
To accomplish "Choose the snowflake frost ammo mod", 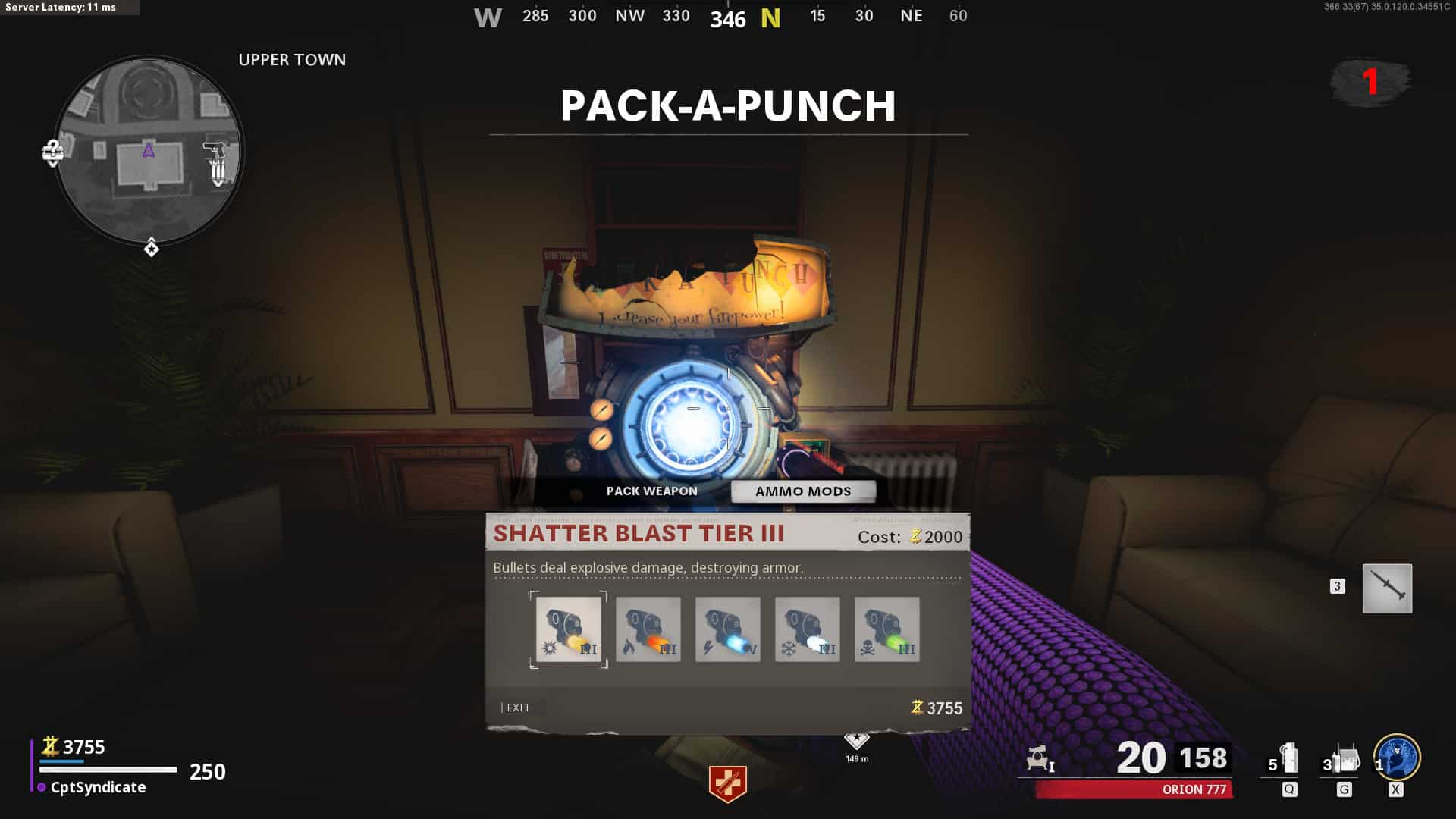I will tap(808, 629).
